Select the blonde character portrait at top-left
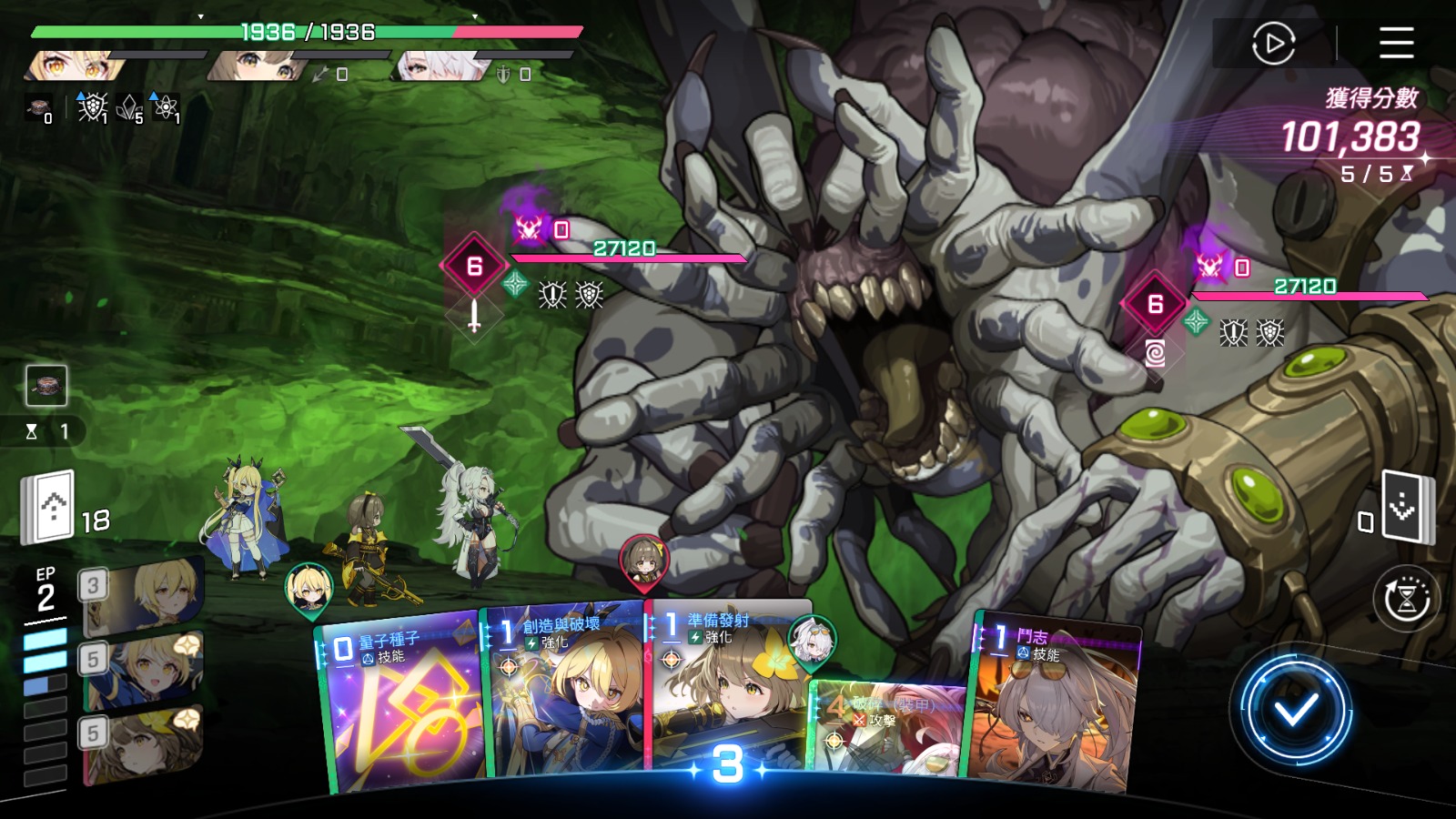This screenshot has height=819, width=1456. click(73, 66)
